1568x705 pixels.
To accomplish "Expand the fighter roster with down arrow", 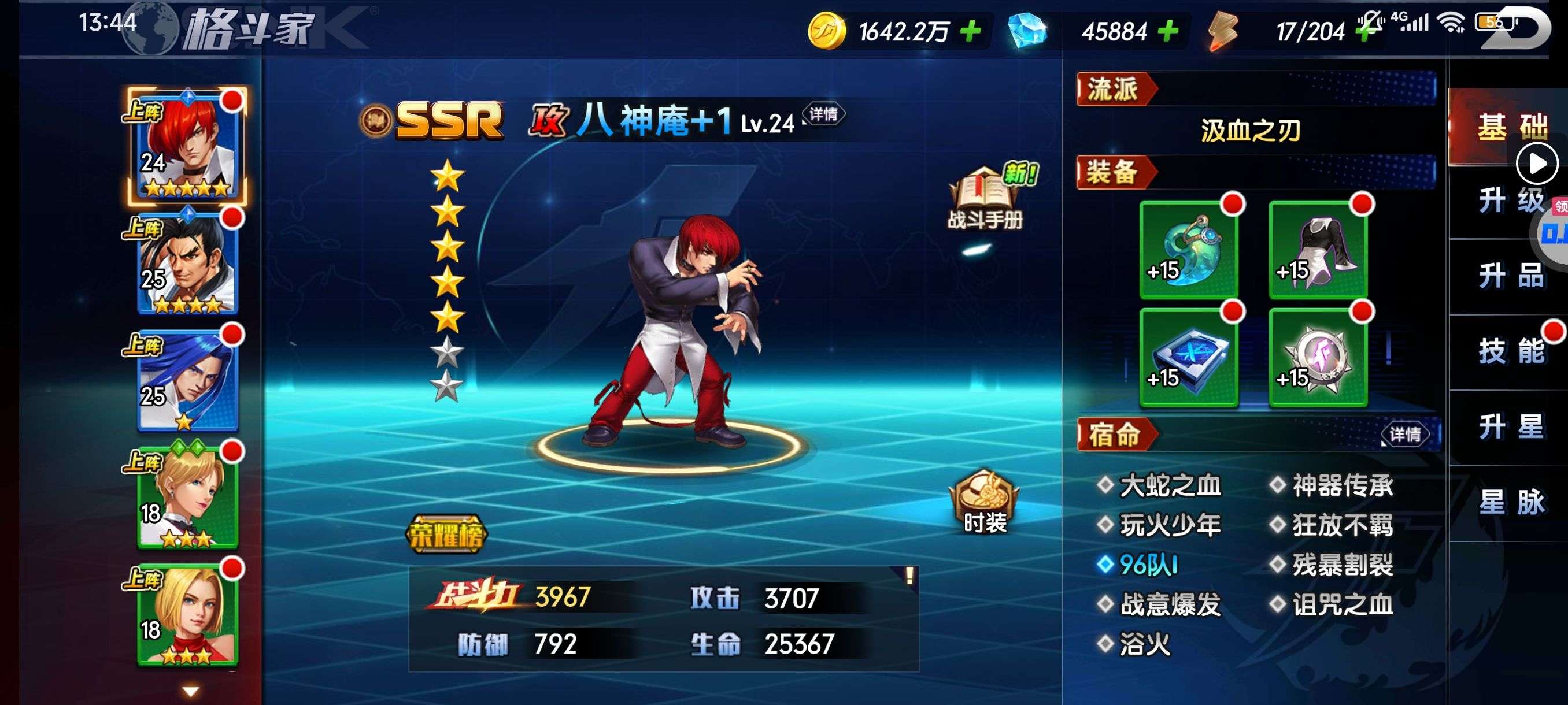I will click(191, 691).
